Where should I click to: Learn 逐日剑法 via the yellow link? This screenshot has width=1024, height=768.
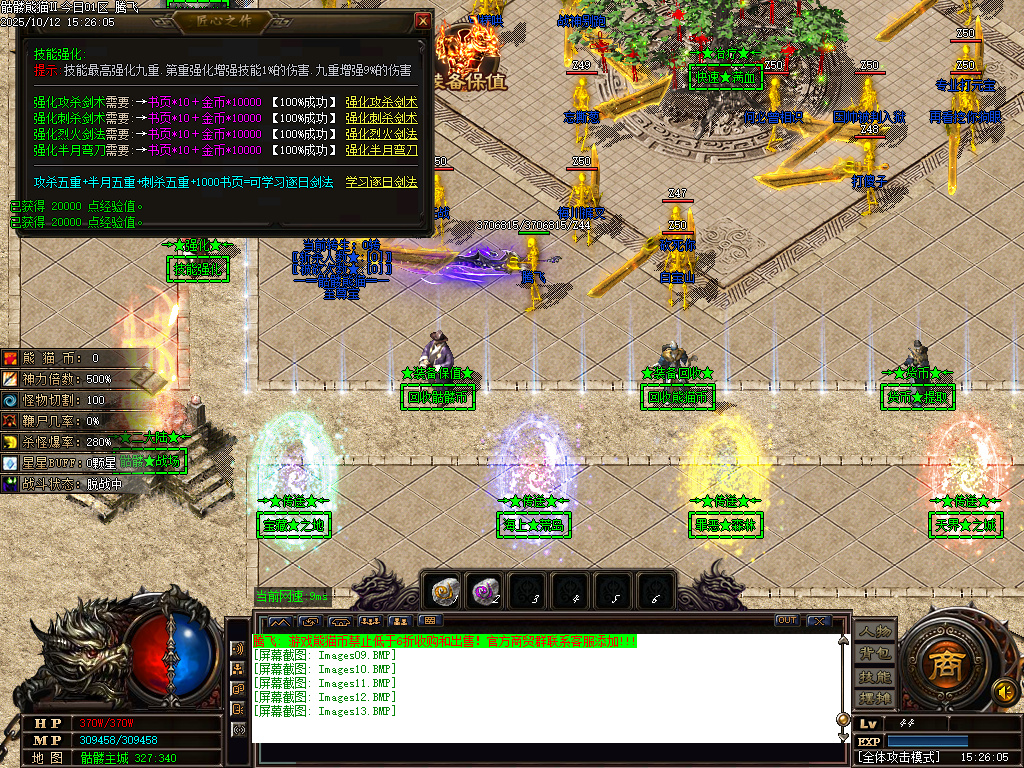(x=381, y=182)
